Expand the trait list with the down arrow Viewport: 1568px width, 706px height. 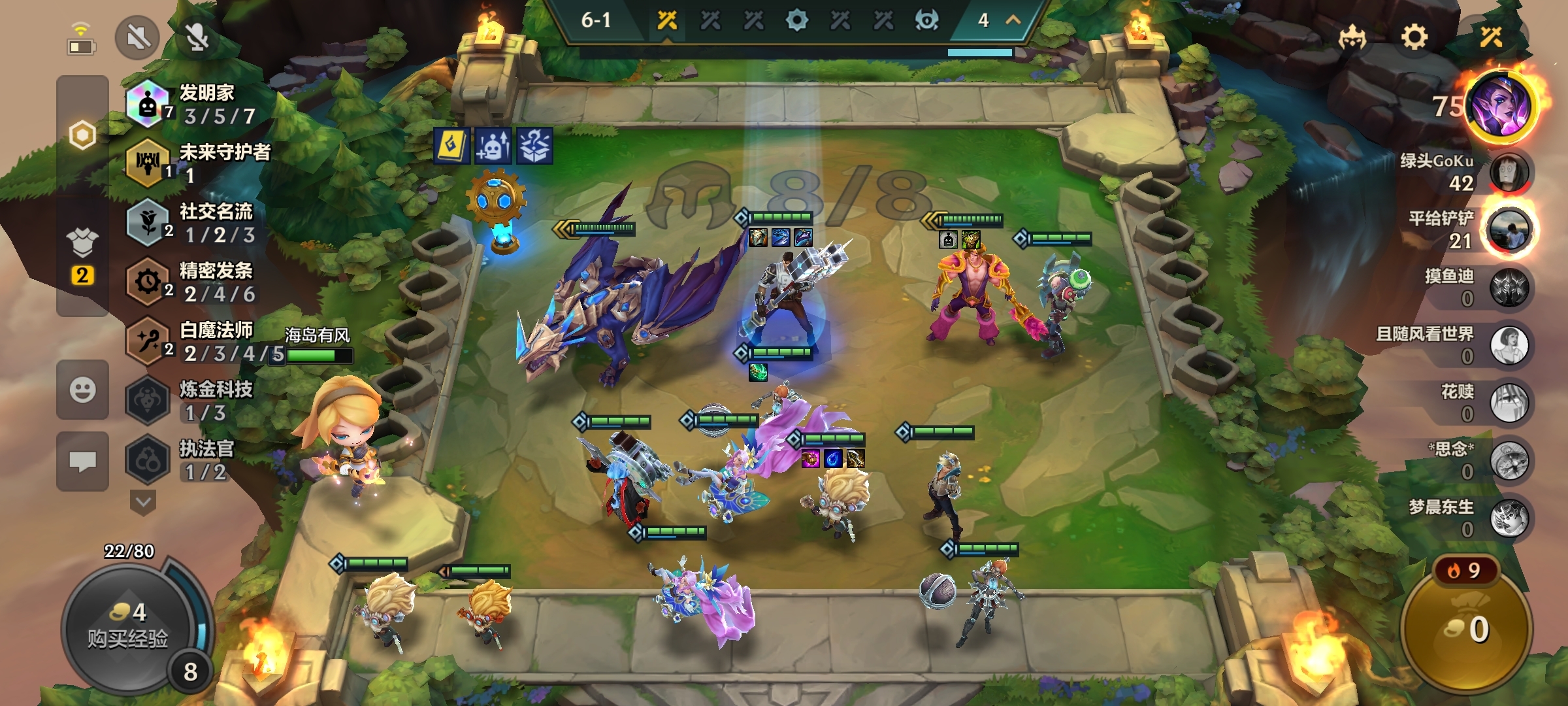pos(143,503)
